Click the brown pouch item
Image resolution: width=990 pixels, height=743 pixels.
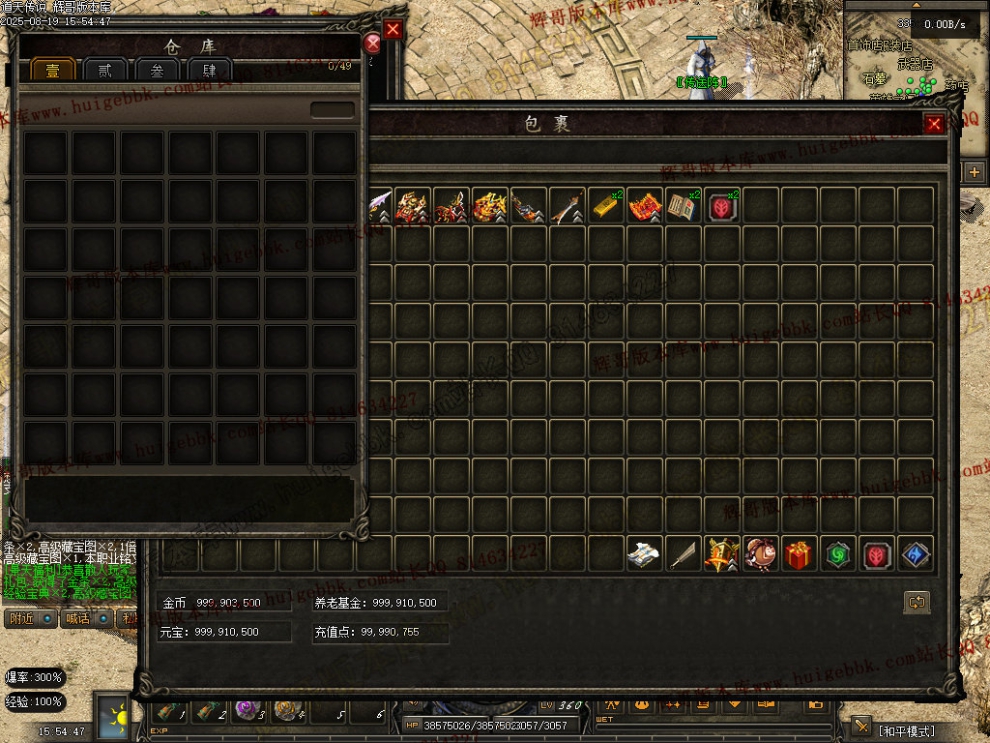click(x=760, y=555)
